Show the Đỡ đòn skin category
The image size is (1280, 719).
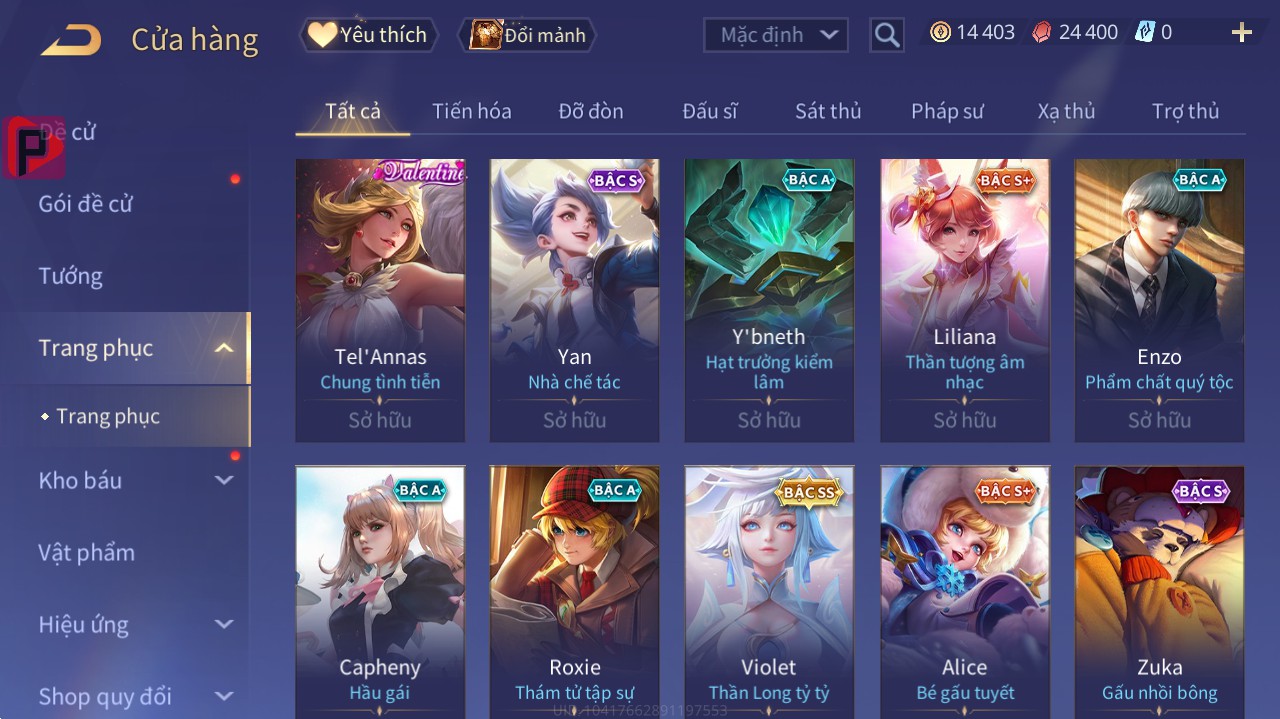pos(590,111)
